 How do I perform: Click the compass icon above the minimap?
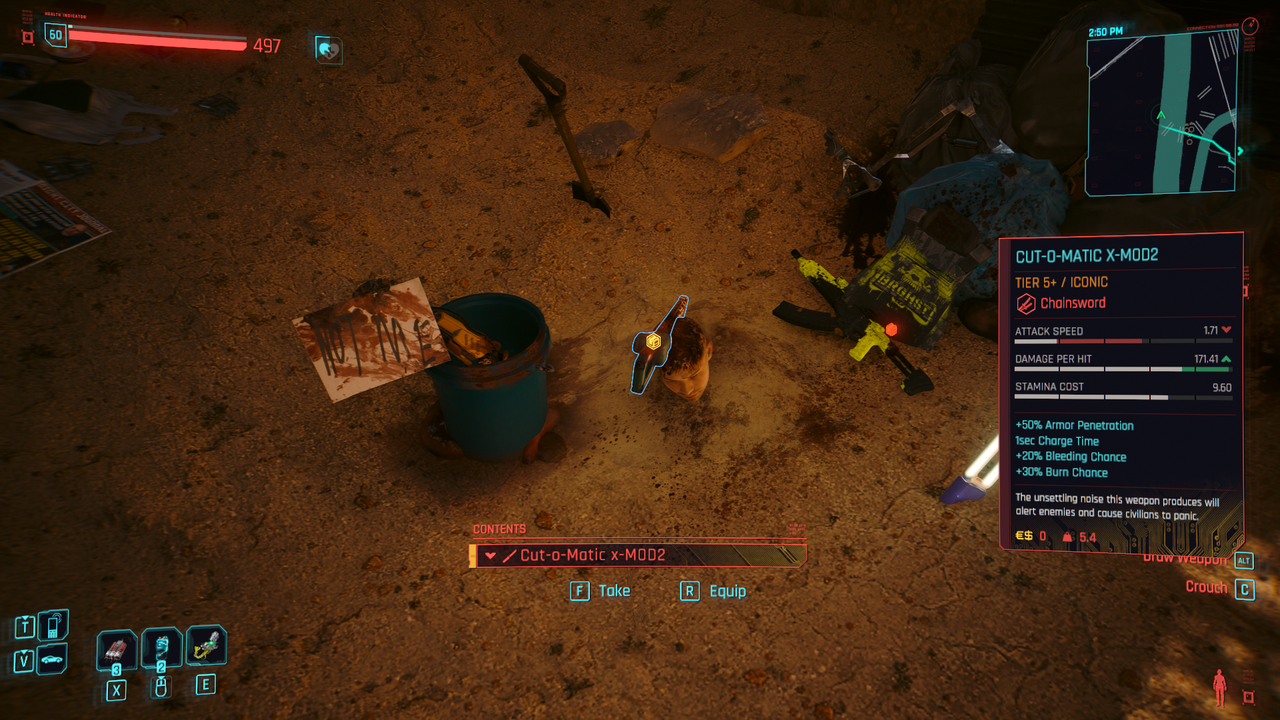click(1251, 26)
